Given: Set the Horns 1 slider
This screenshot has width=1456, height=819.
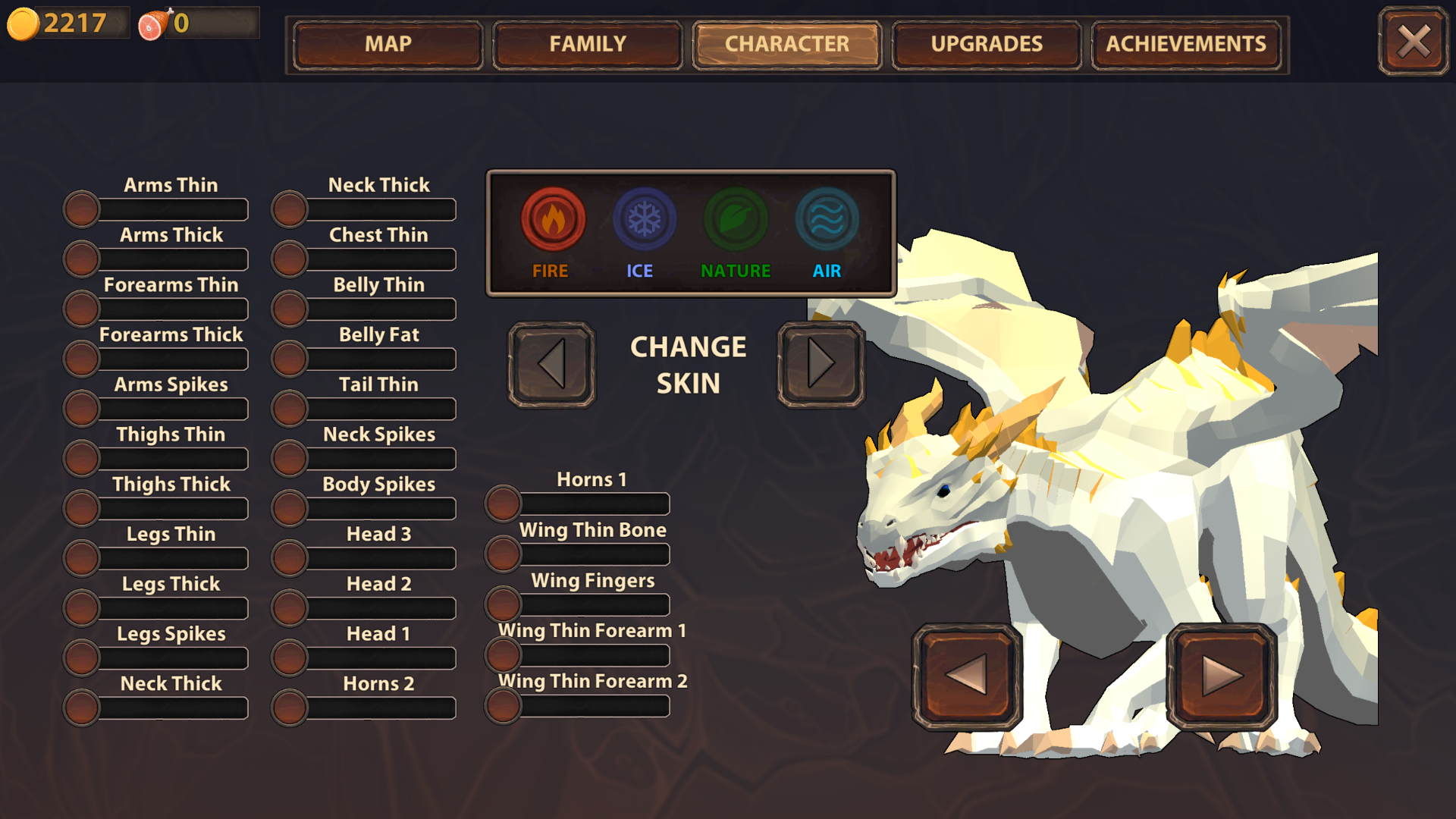Looking at the screenshot, I should [x=504, y=504].
